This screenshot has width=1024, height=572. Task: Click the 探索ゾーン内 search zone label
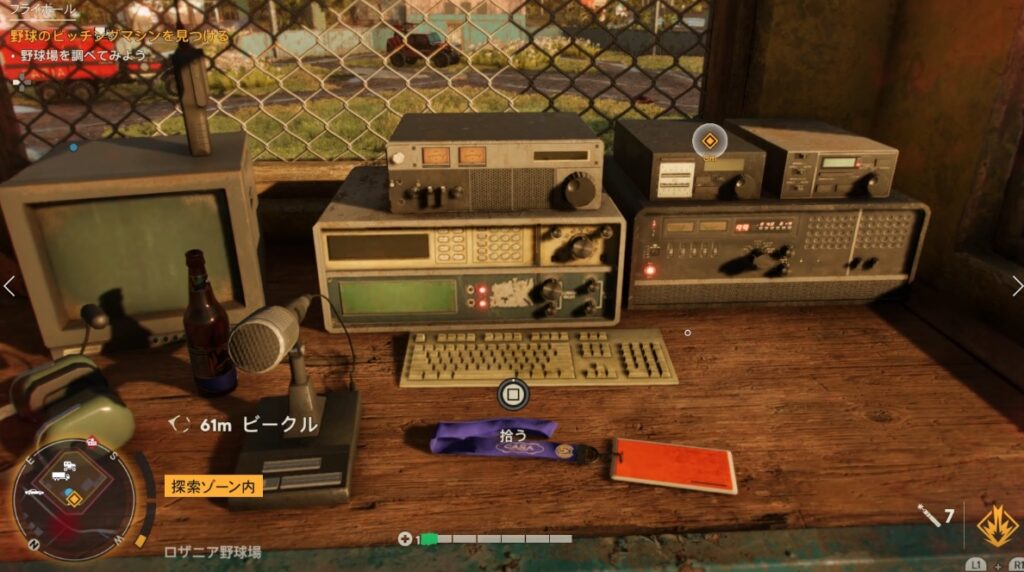pos(213,487)
